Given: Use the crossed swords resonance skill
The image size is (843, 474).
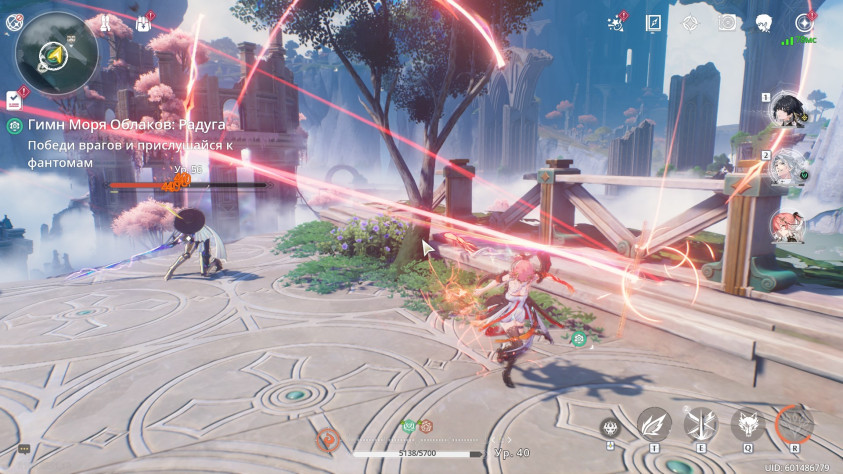Looking at the screenshot, I should (x=701, y=424).
